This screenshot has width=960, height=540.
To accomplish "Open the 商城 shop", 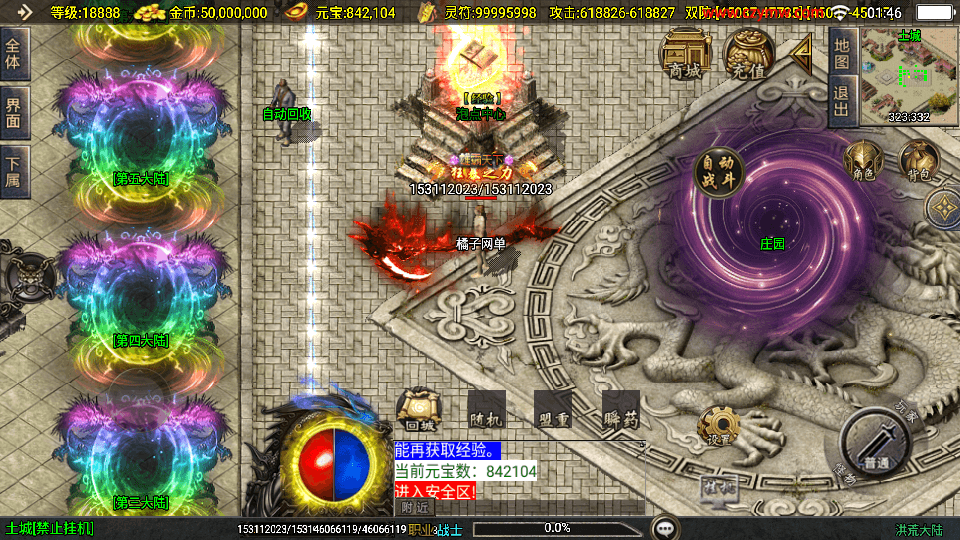I will (x=686, y=54).
